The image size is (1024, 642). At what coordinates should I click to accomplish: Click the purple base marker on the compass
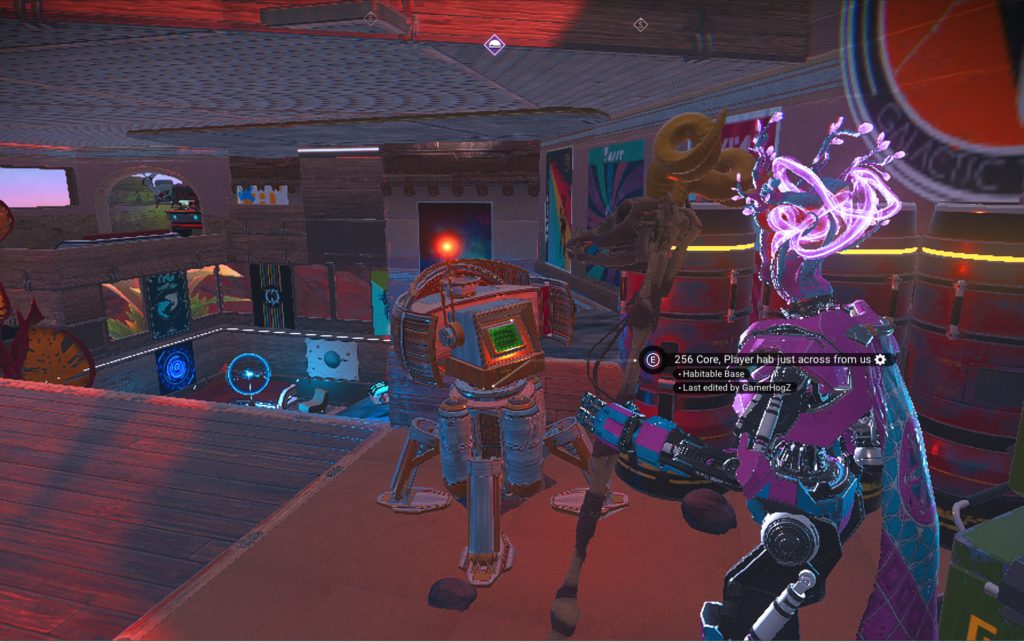pos(494,44)
